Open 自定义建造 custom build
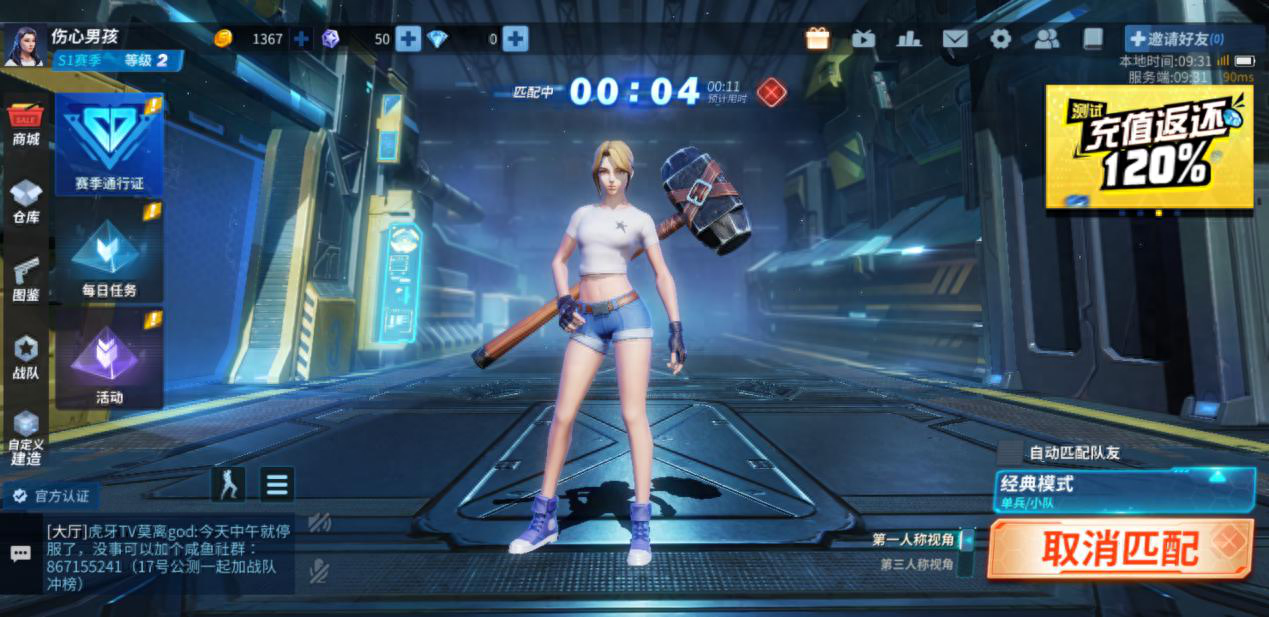The width and height of the screenshot is (1269, 617). (26, 438)
